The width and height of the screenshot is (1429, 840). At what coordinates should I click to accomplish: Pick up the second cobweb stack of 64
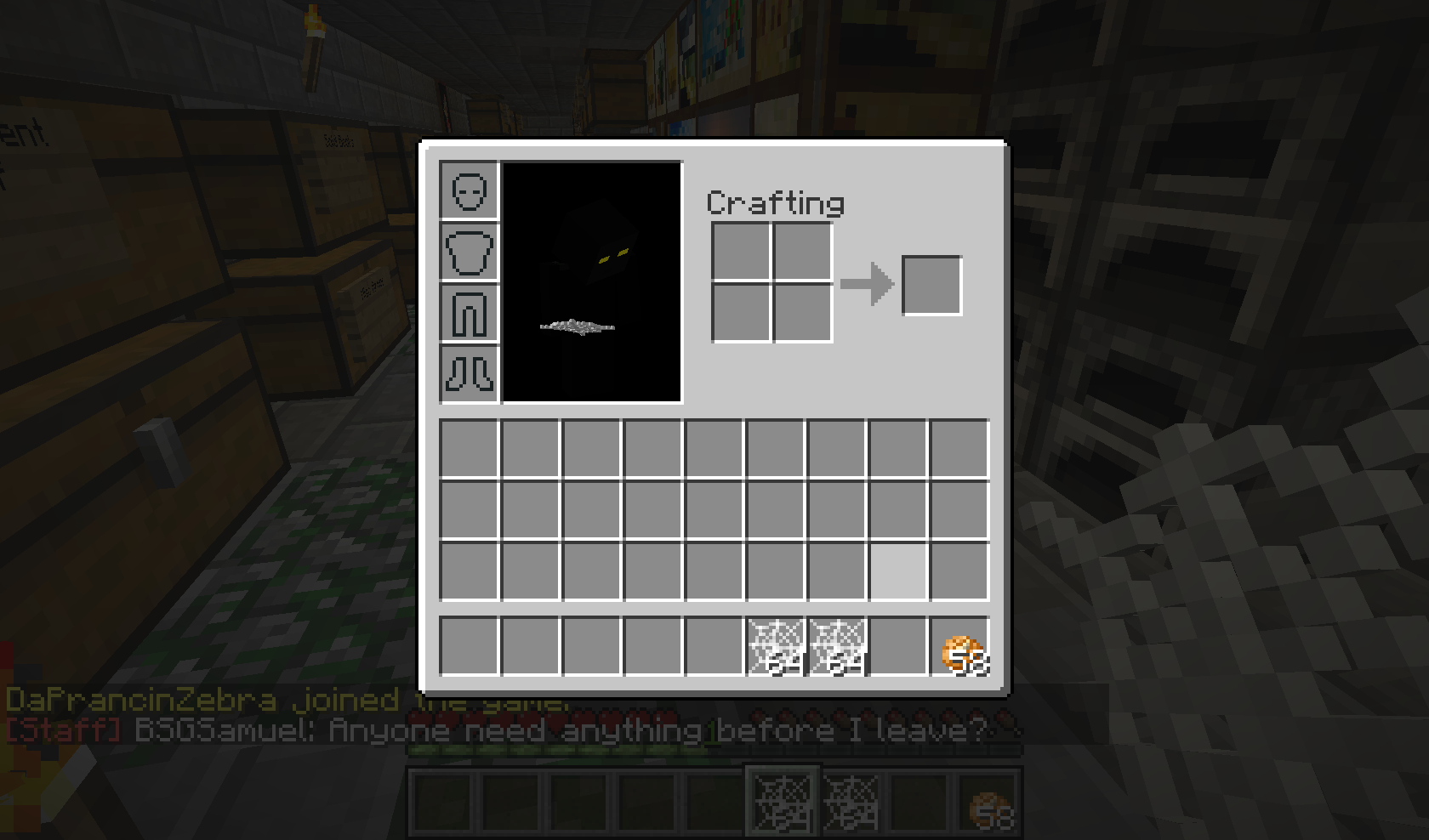click(x=838, y=646)
